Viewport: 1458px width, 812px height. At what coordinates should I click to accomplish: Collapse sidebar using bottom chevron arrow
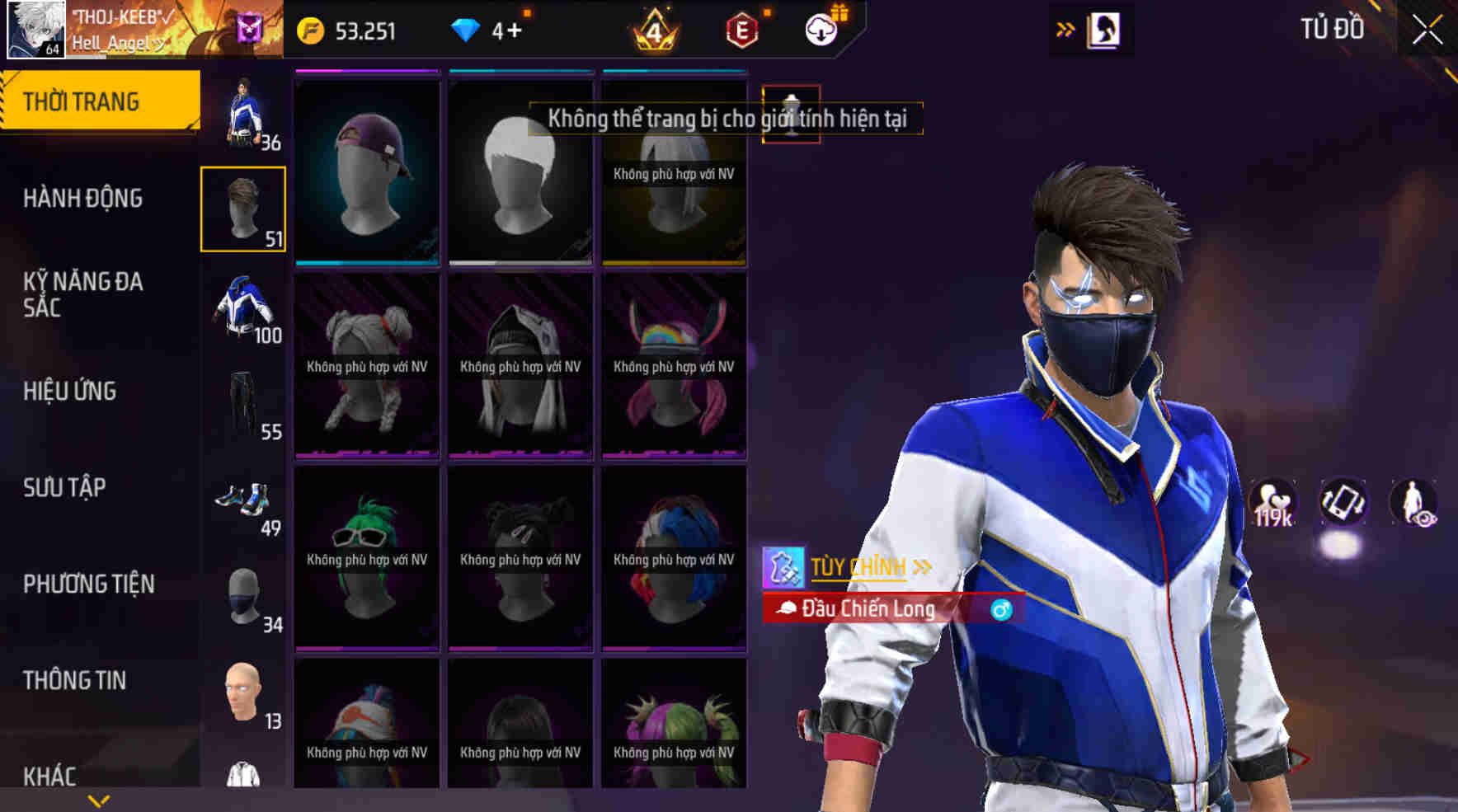coord(97,799)
